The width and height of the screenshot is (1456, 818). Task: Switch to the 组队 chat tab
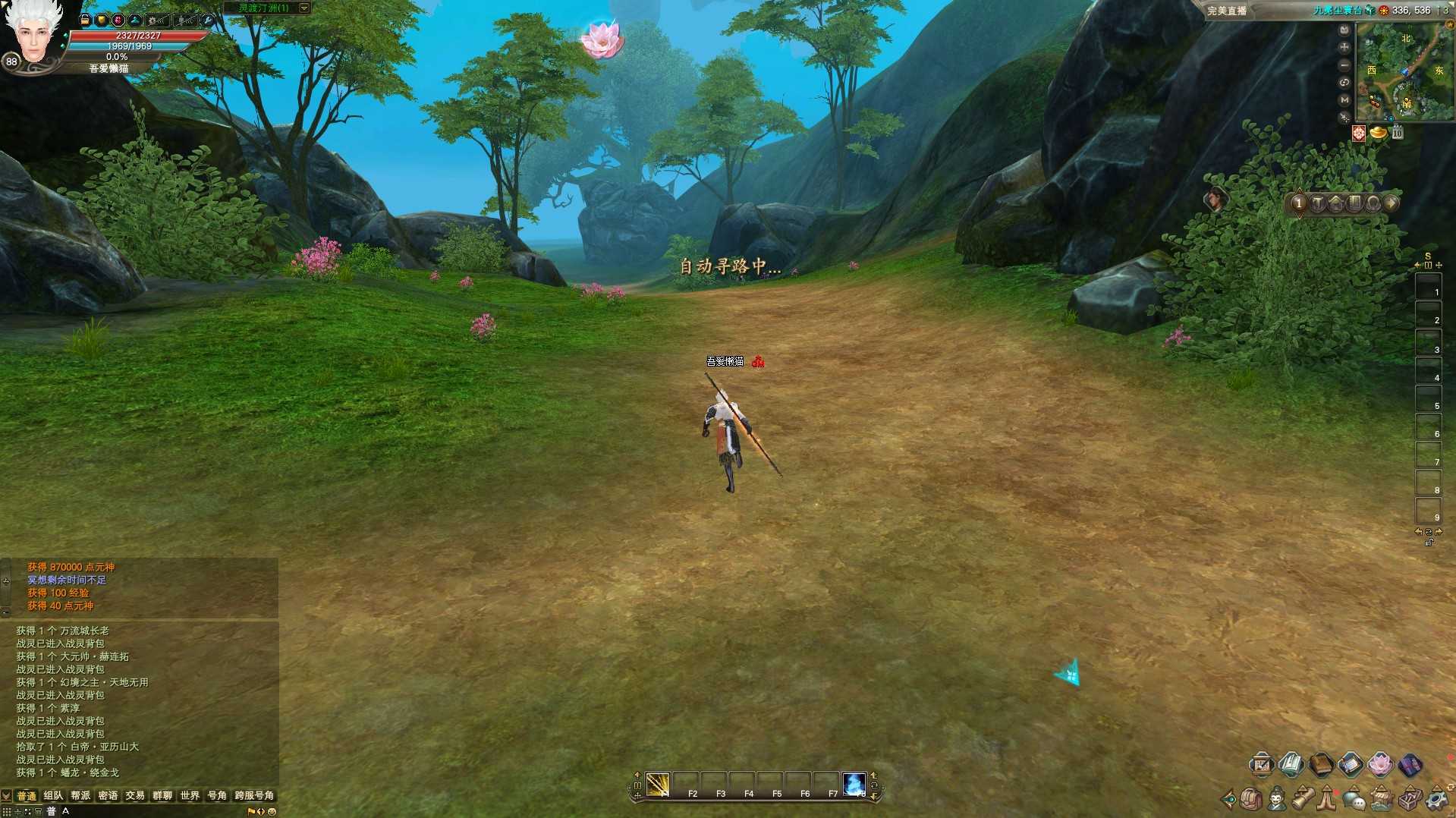pos(53,795)
